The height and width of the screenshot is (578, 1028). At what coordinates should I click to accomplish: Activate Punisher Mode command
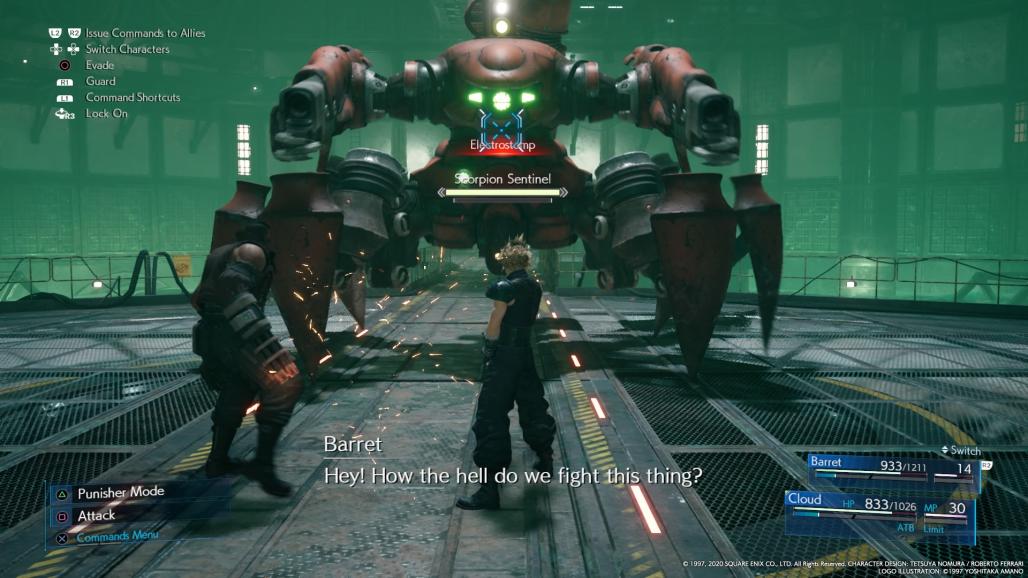(x=120, y=492)
